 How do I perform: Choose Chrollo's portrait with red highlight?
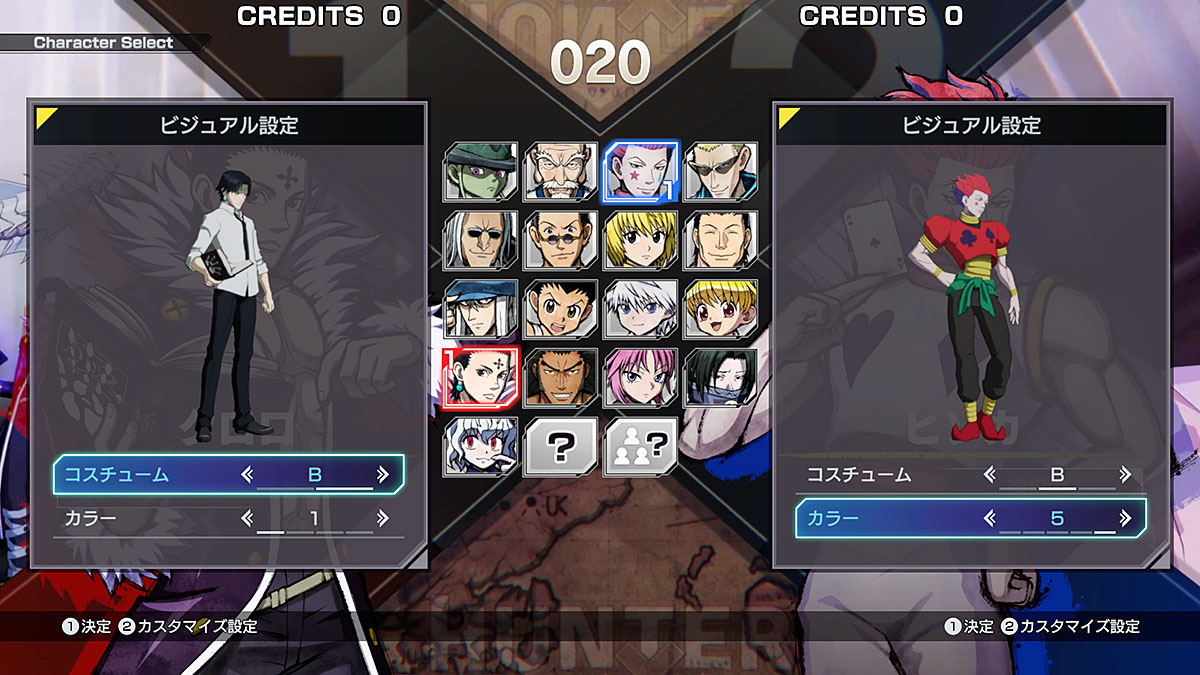(480, 378)
